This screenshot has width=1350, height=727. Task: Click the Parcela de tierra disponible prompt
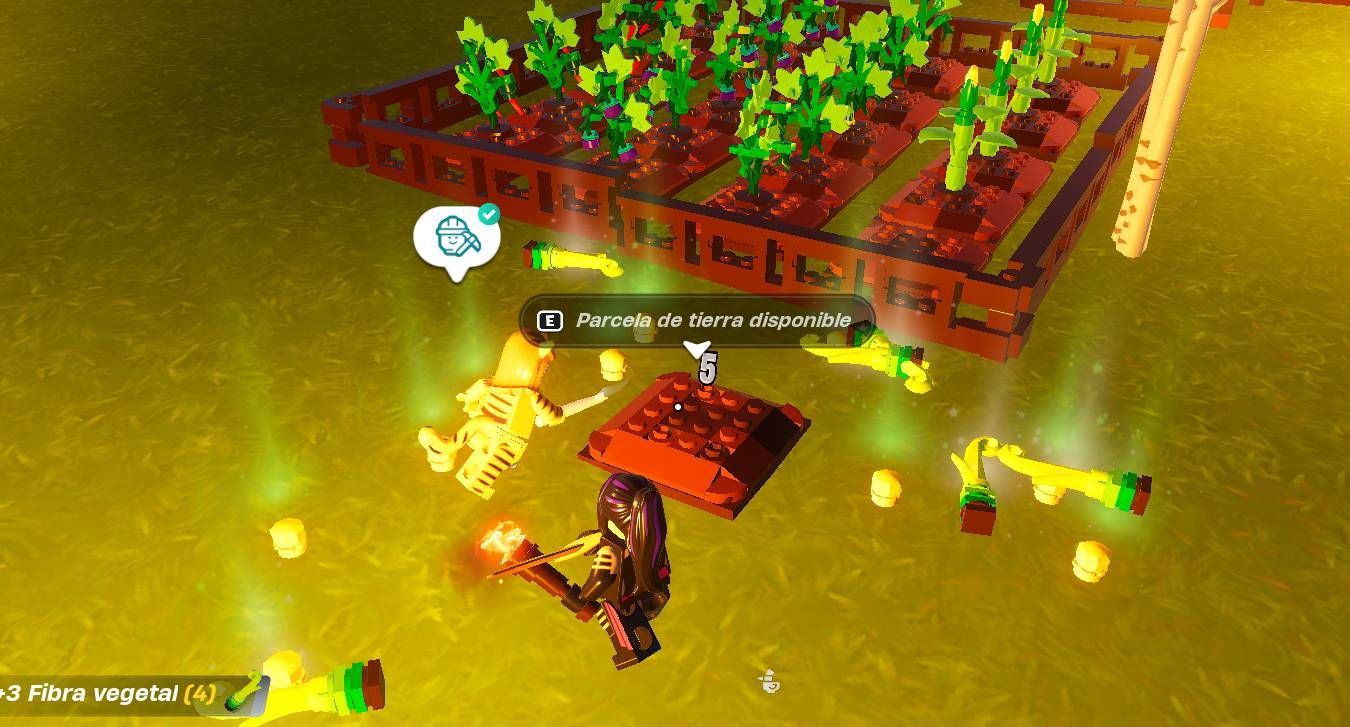697,321
